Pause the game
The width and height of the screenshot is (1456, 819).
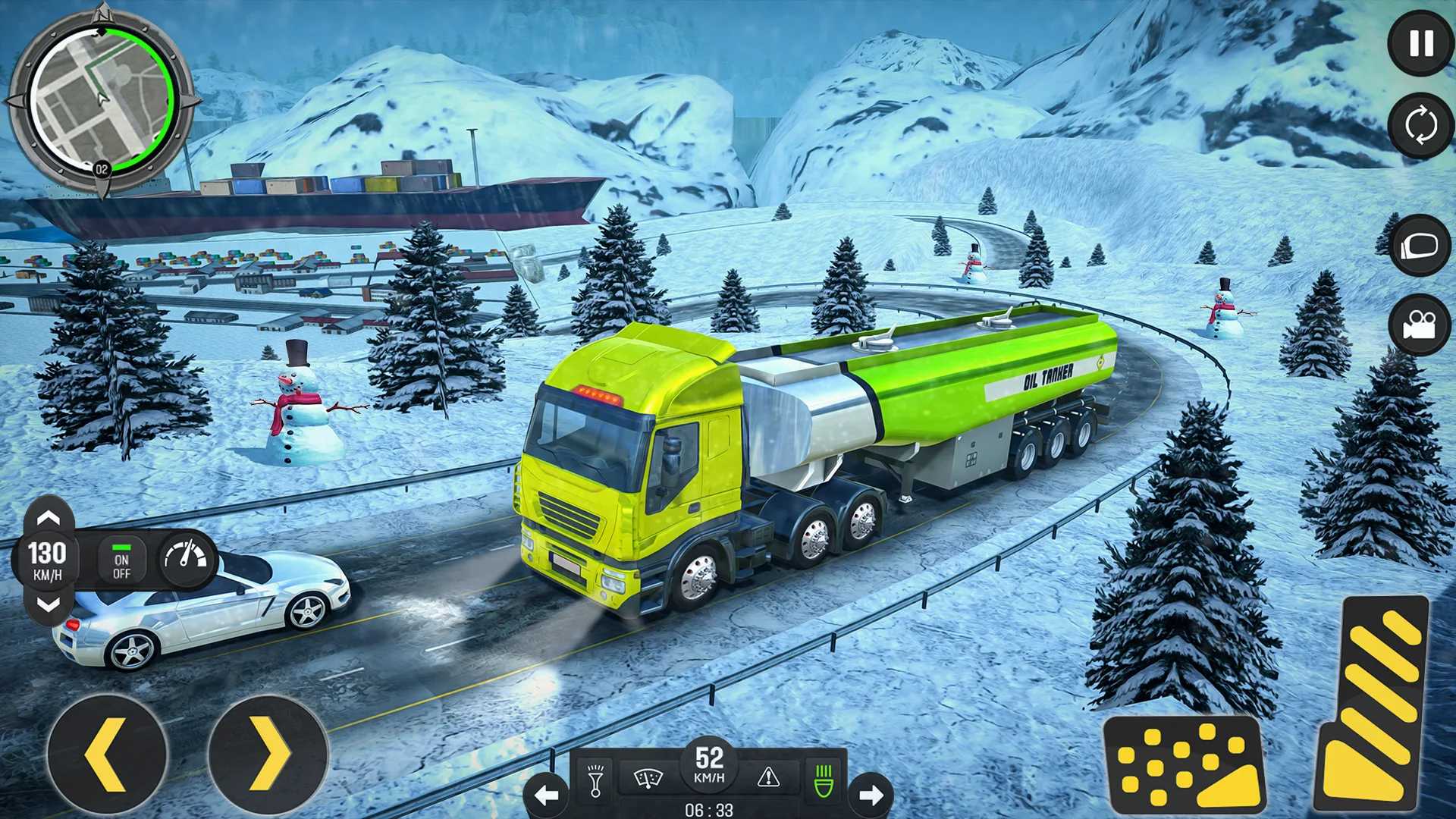click(1420, 43)
